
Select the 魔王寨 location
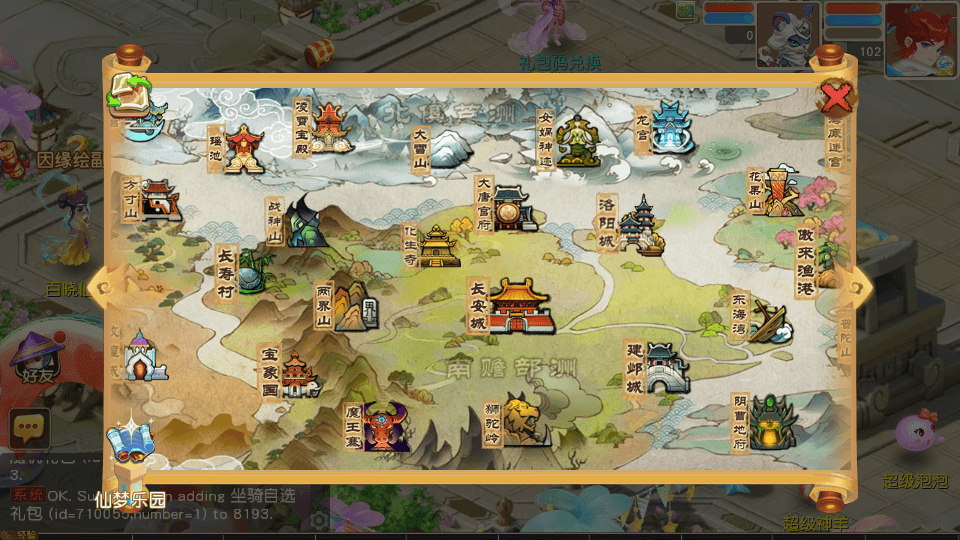click(x=383, y=427)
